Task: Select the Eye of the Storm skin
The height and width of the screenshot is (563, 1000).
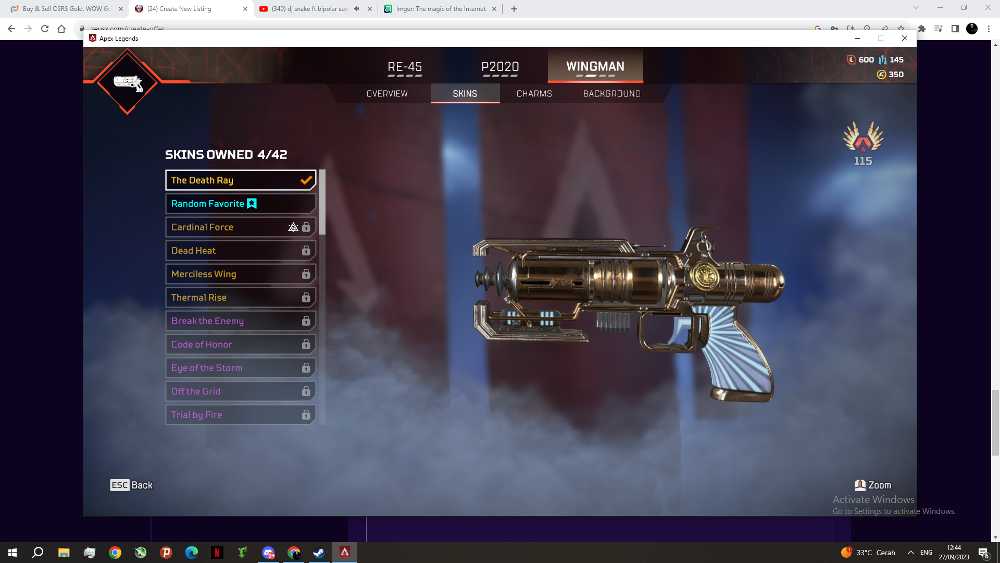Action: (240, 368)
